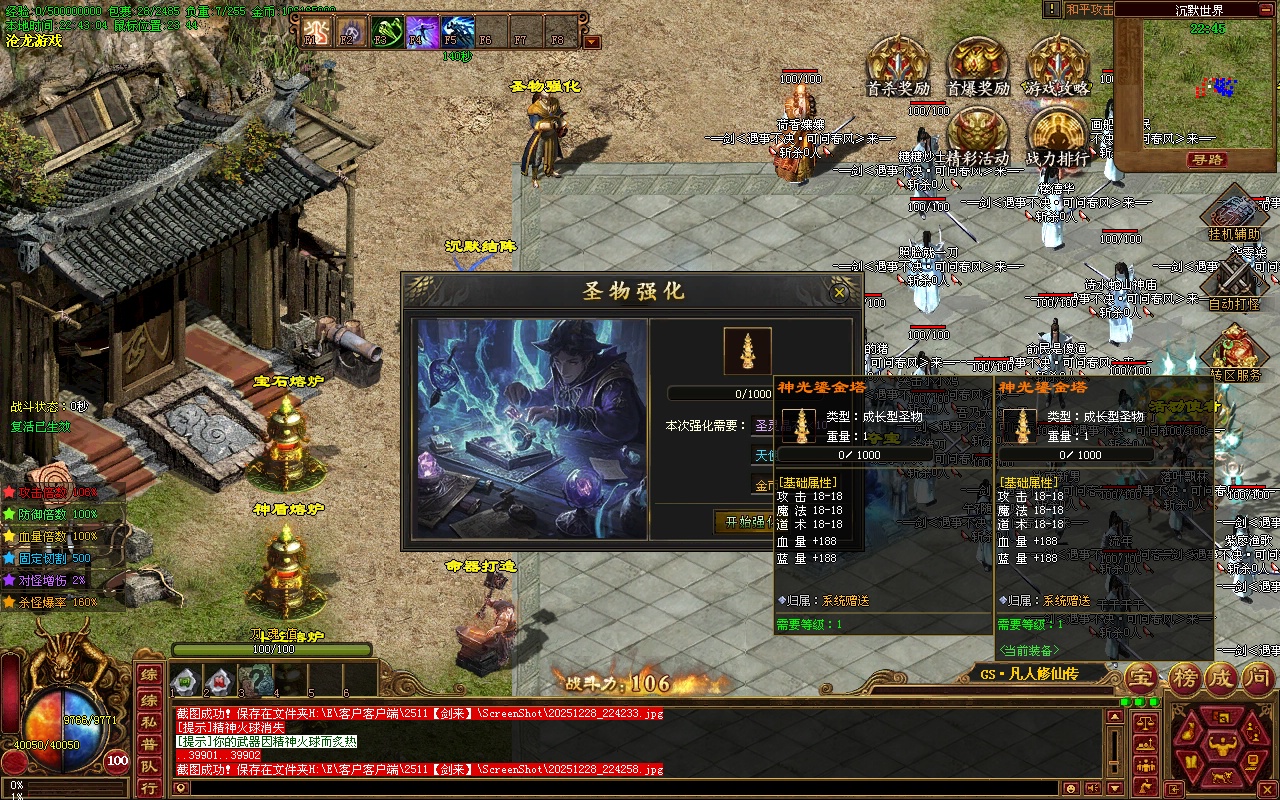Open the 首爆奖励 reward icon
1280x800 pixels.
[977, 63]
